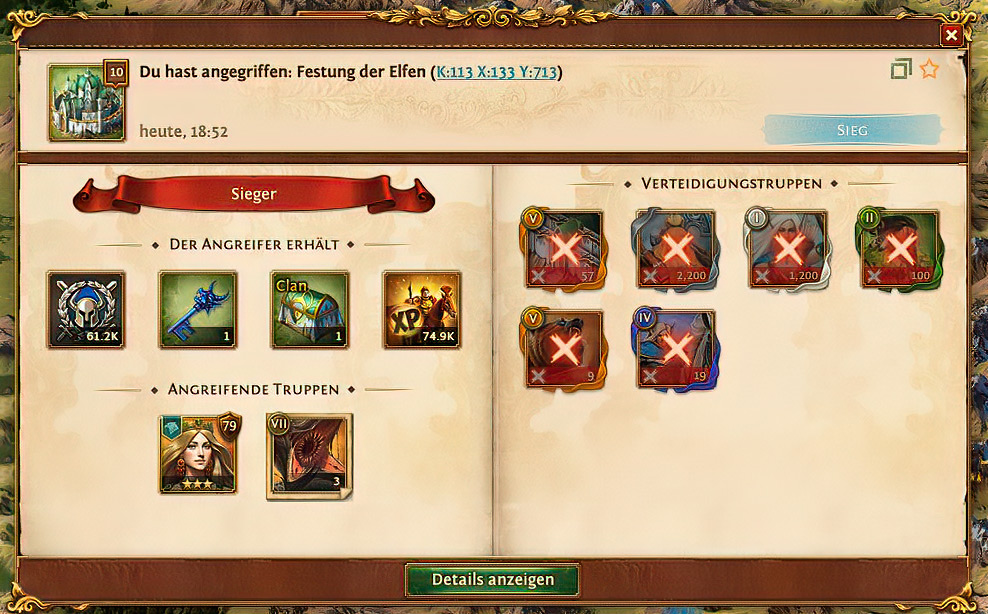Screen dimensions: 988x614
Task: Mark this report with the star
Action: click(x=929, y=69)
